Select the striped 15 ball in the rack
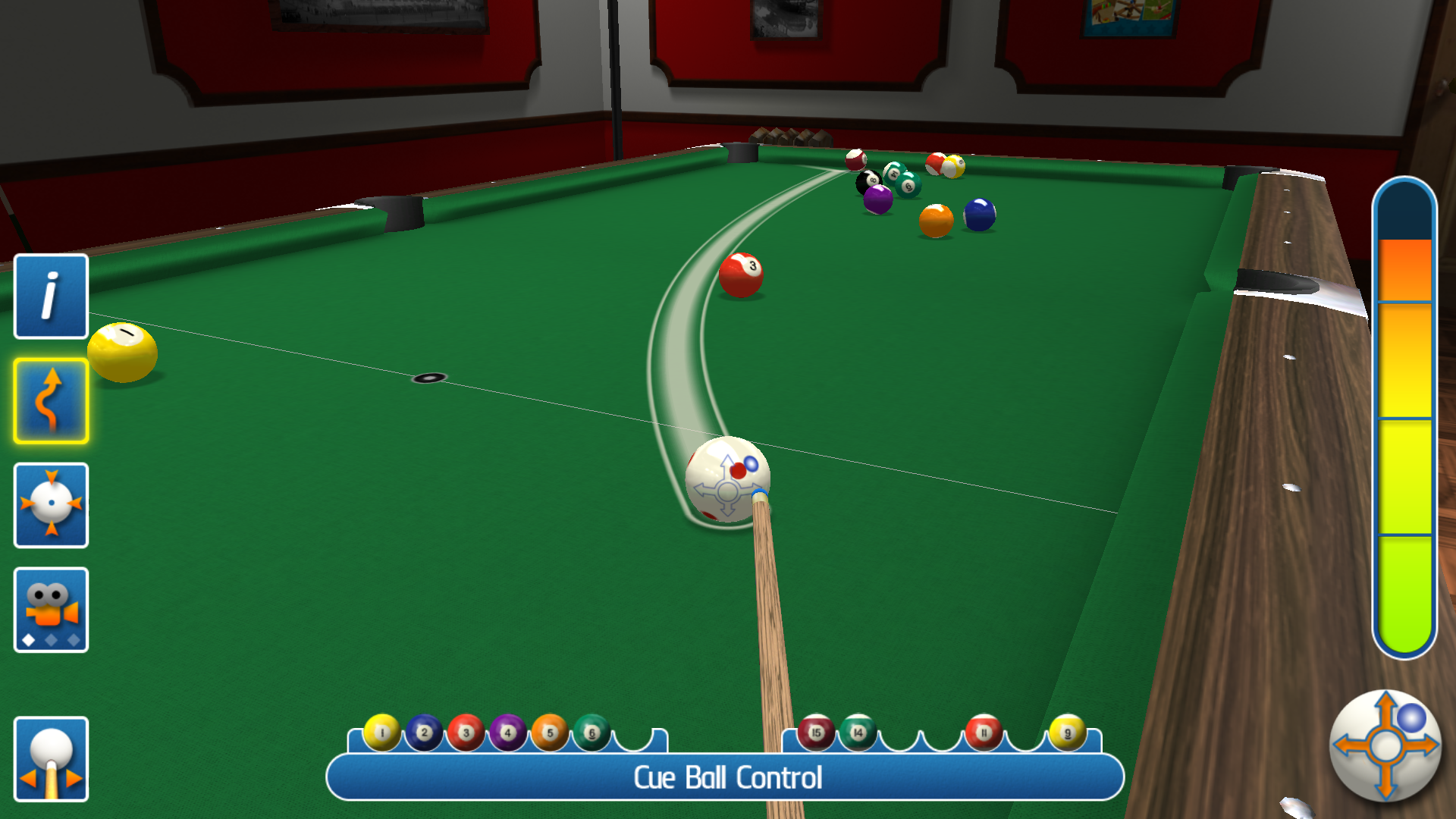 [817, 734]
